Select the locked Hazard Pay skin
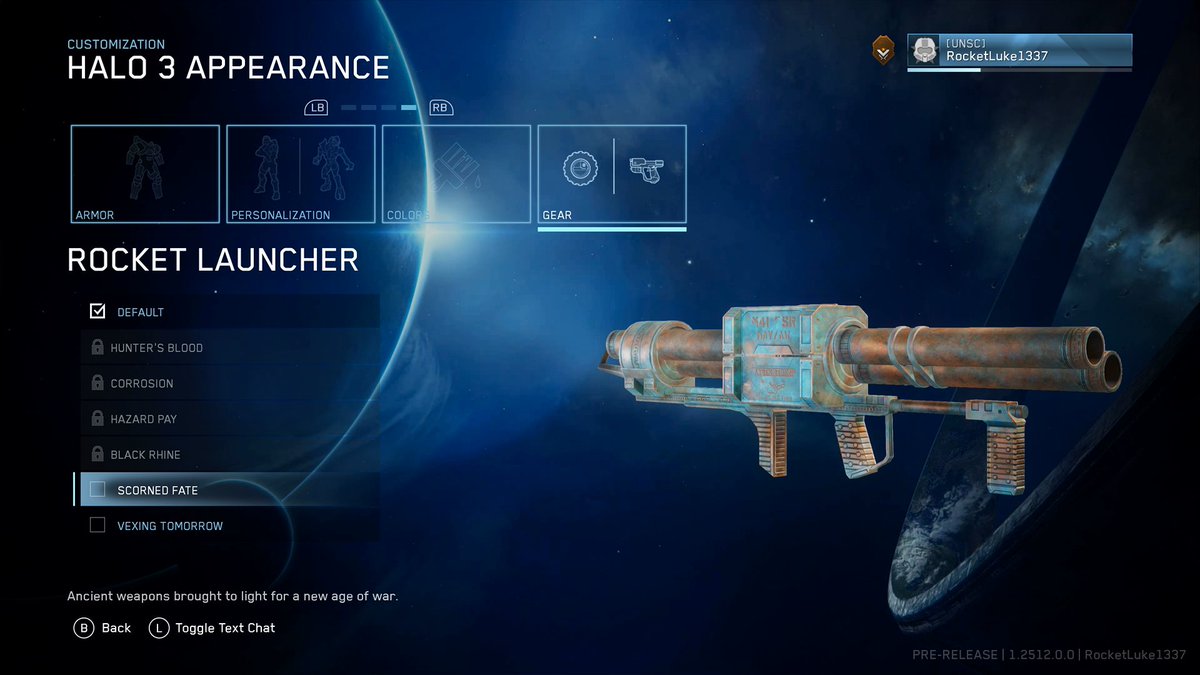The image size is (1200, 675). (x=229, y=419)
